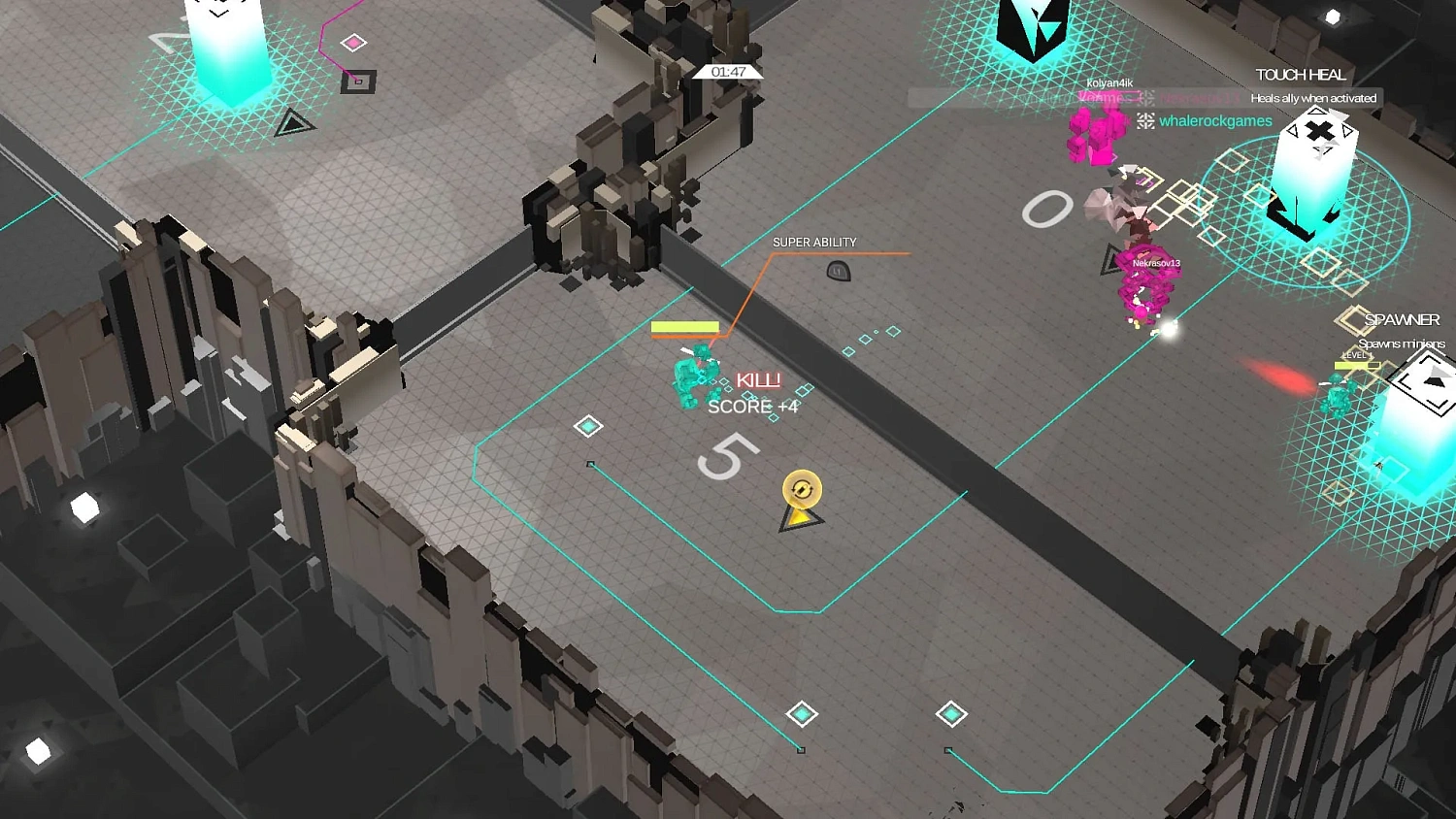This screenshot has width=1456, height=819.
Task: Click the whalerockgames team emblem icon
Action: [1146, 121]
